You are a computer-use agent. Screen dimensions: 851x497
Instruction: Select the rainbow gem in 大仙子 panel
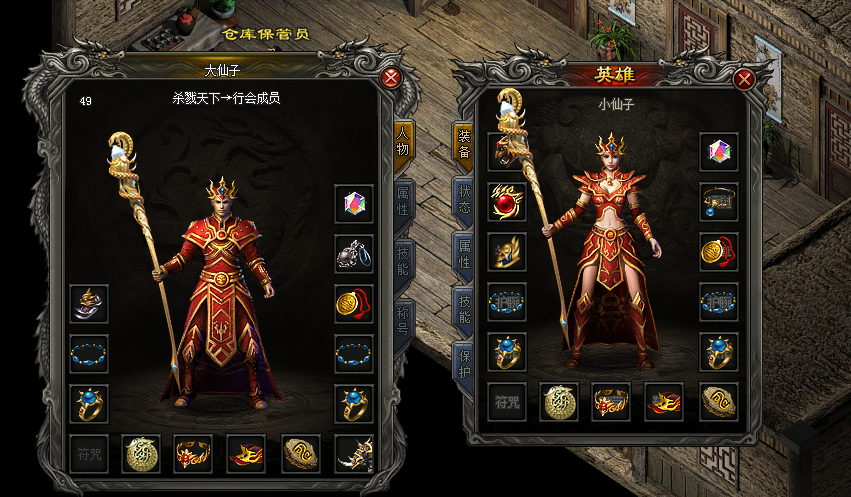pos(354,203)
